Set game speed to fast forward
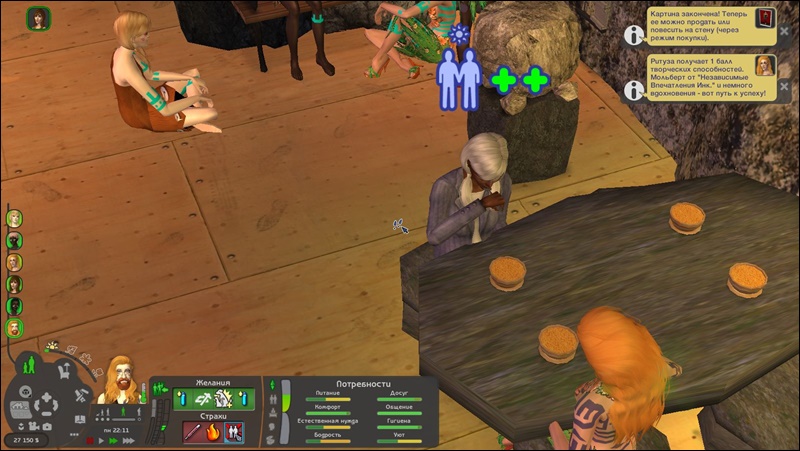 [x=115, y=440]
